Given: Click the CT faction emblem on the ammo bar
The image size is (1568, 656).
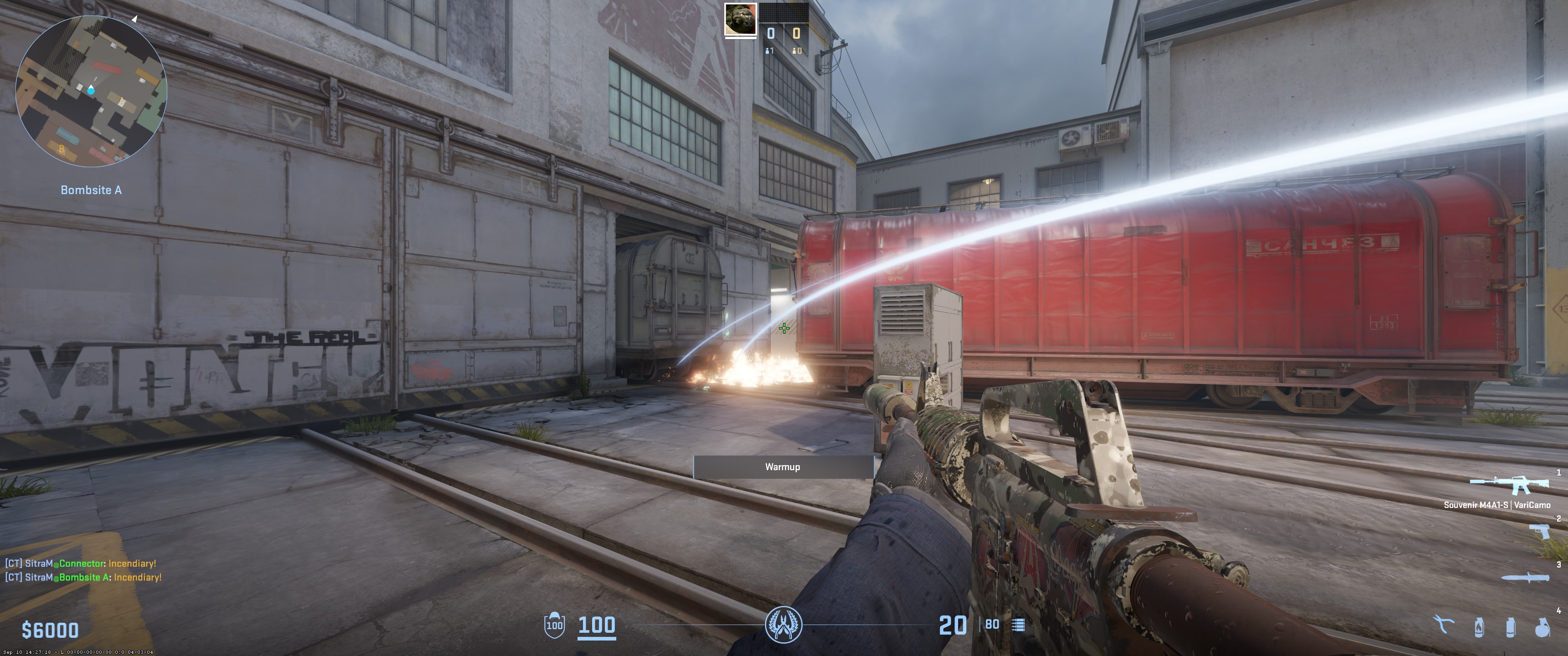Looking at the screenshot, I should point(784,625).
